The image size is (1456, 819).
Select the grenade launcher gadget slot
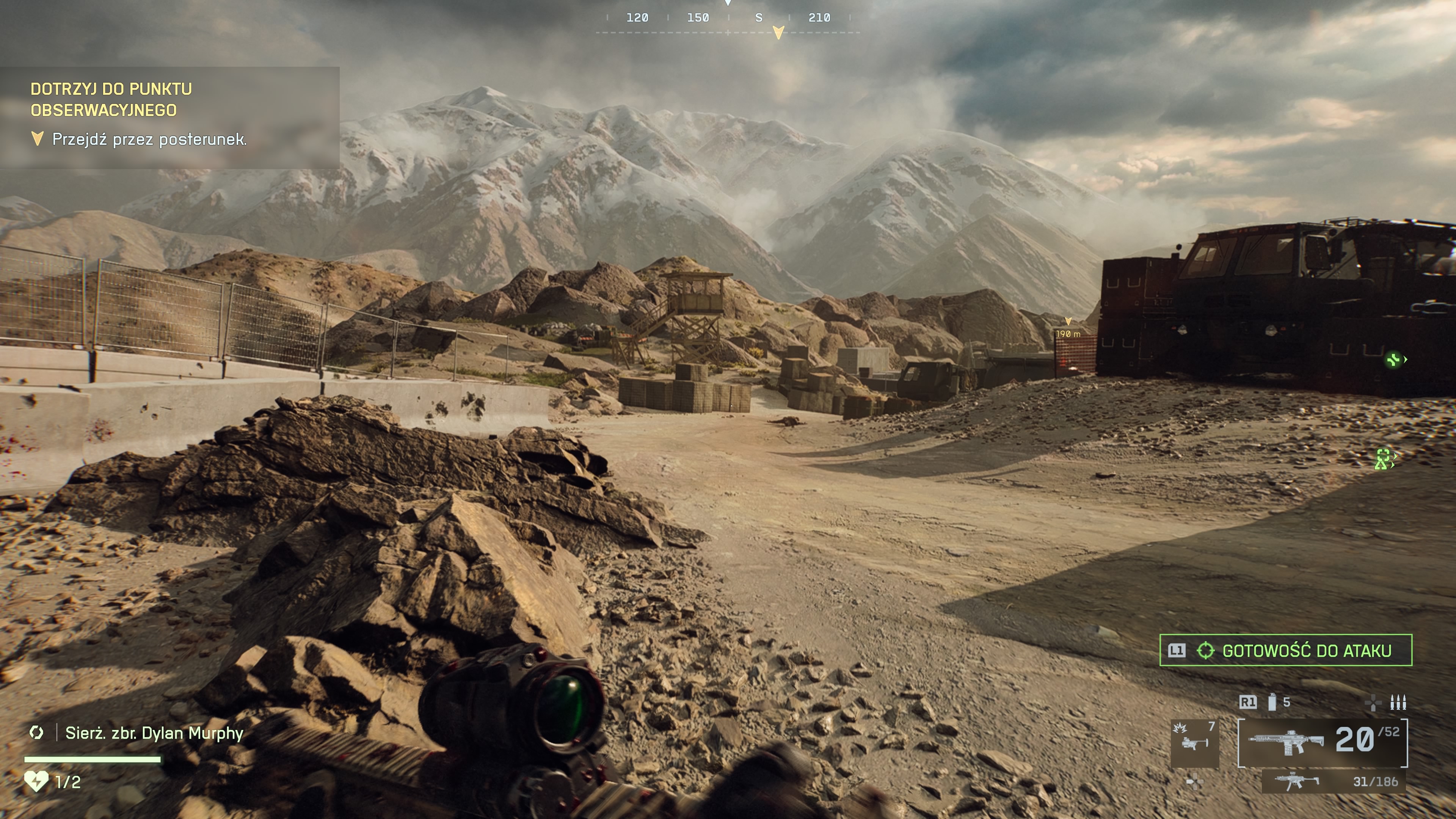point(1194,743)
